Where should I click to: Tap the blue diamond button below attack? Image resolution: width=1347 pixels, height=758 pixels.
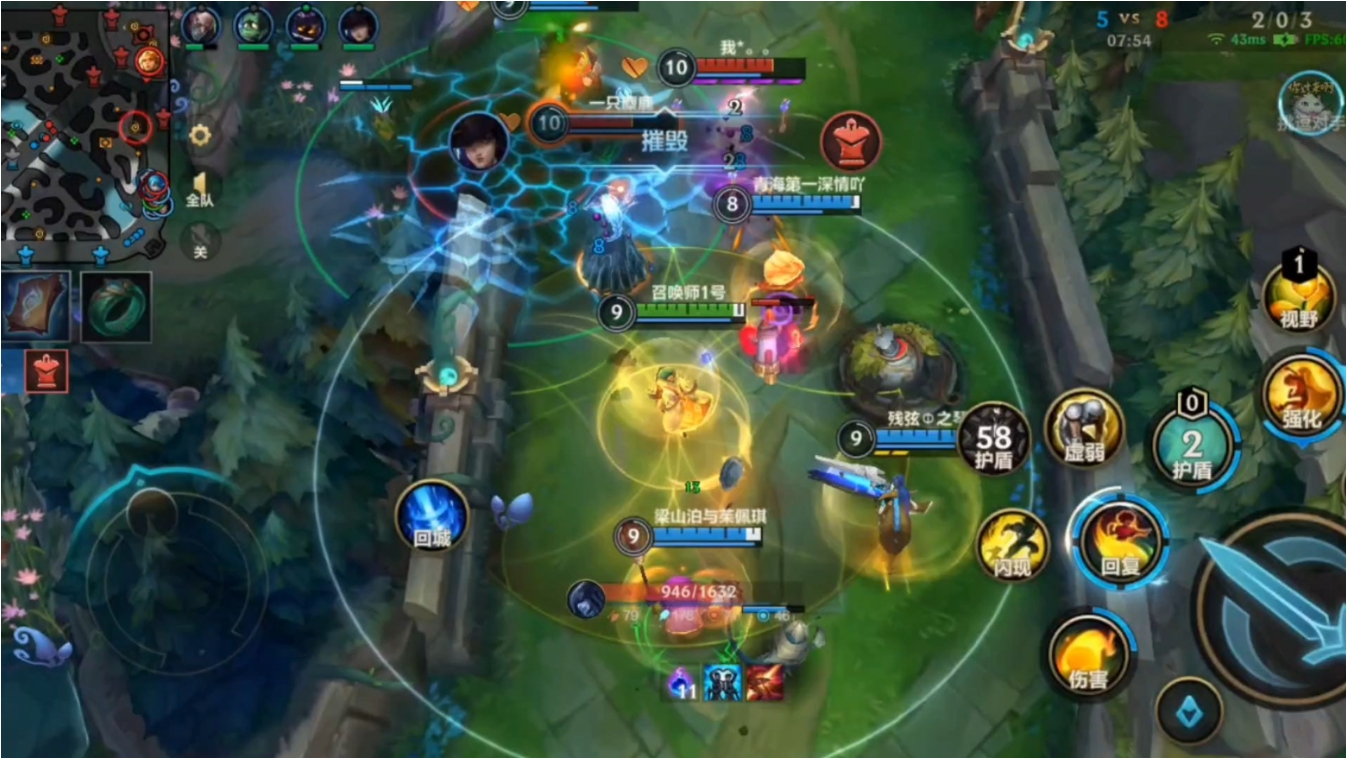1189,711
